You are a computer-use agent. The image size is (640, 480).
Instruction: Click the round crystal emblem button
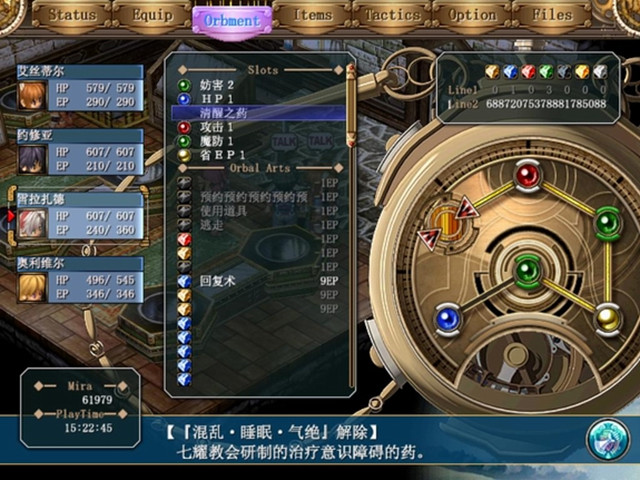click(607, 441)
